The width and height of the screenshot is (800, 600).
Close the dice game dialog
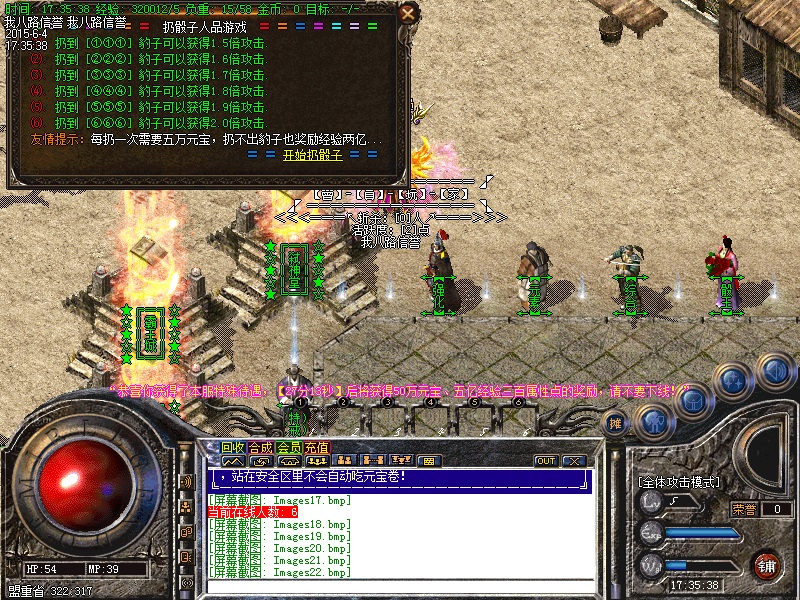pos(407,13)
